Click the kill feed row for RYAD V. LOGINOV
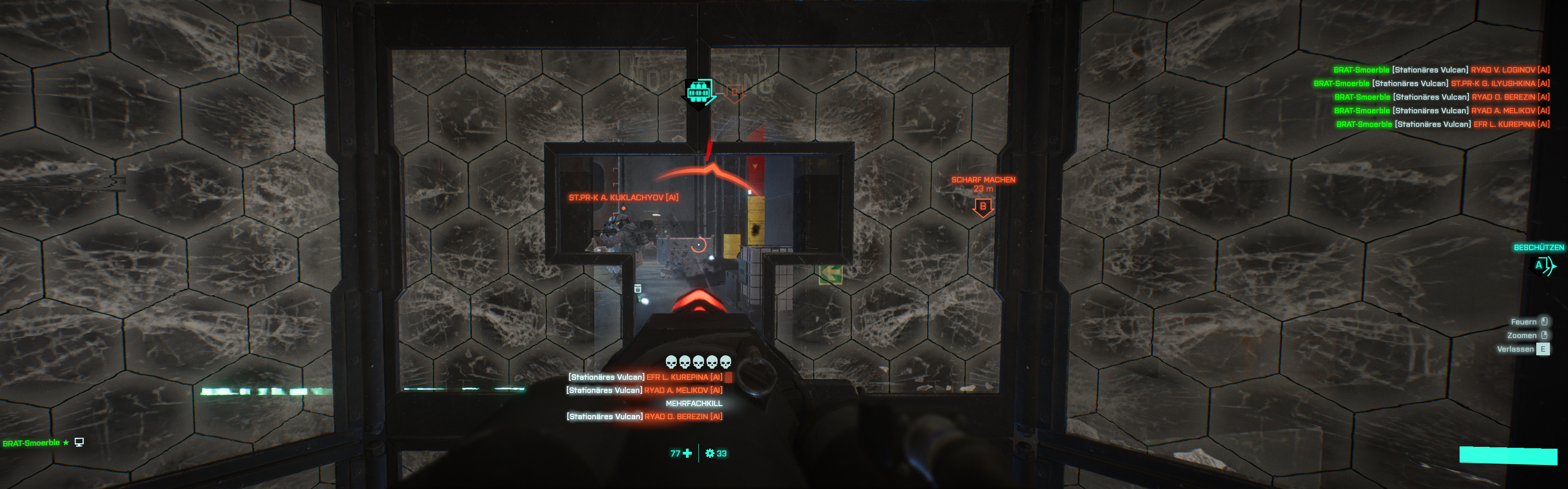Screen dimensions: 1568x489 1441,70
